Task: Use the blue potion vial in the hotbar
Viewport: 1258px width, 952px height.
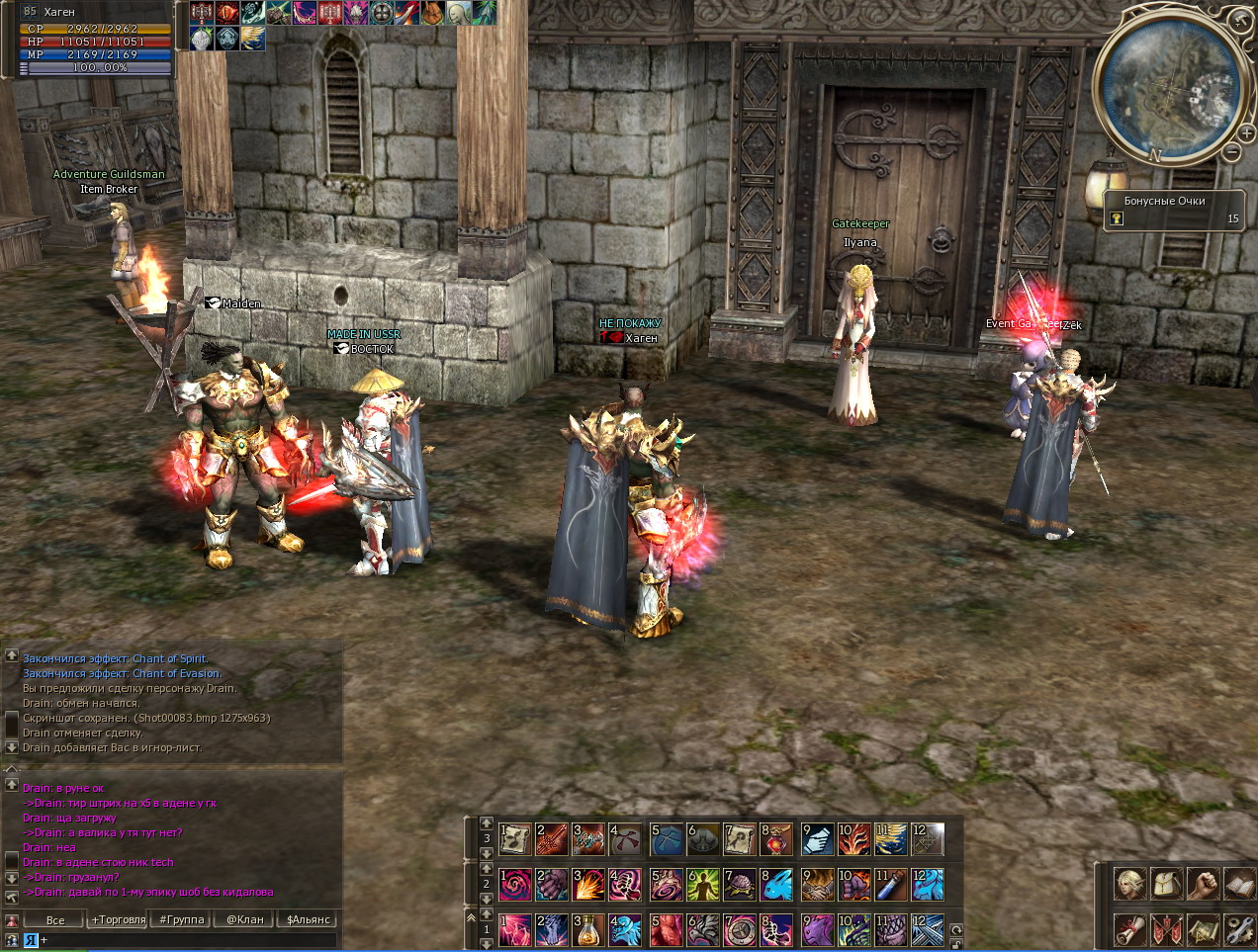Action: coord(890,884)
